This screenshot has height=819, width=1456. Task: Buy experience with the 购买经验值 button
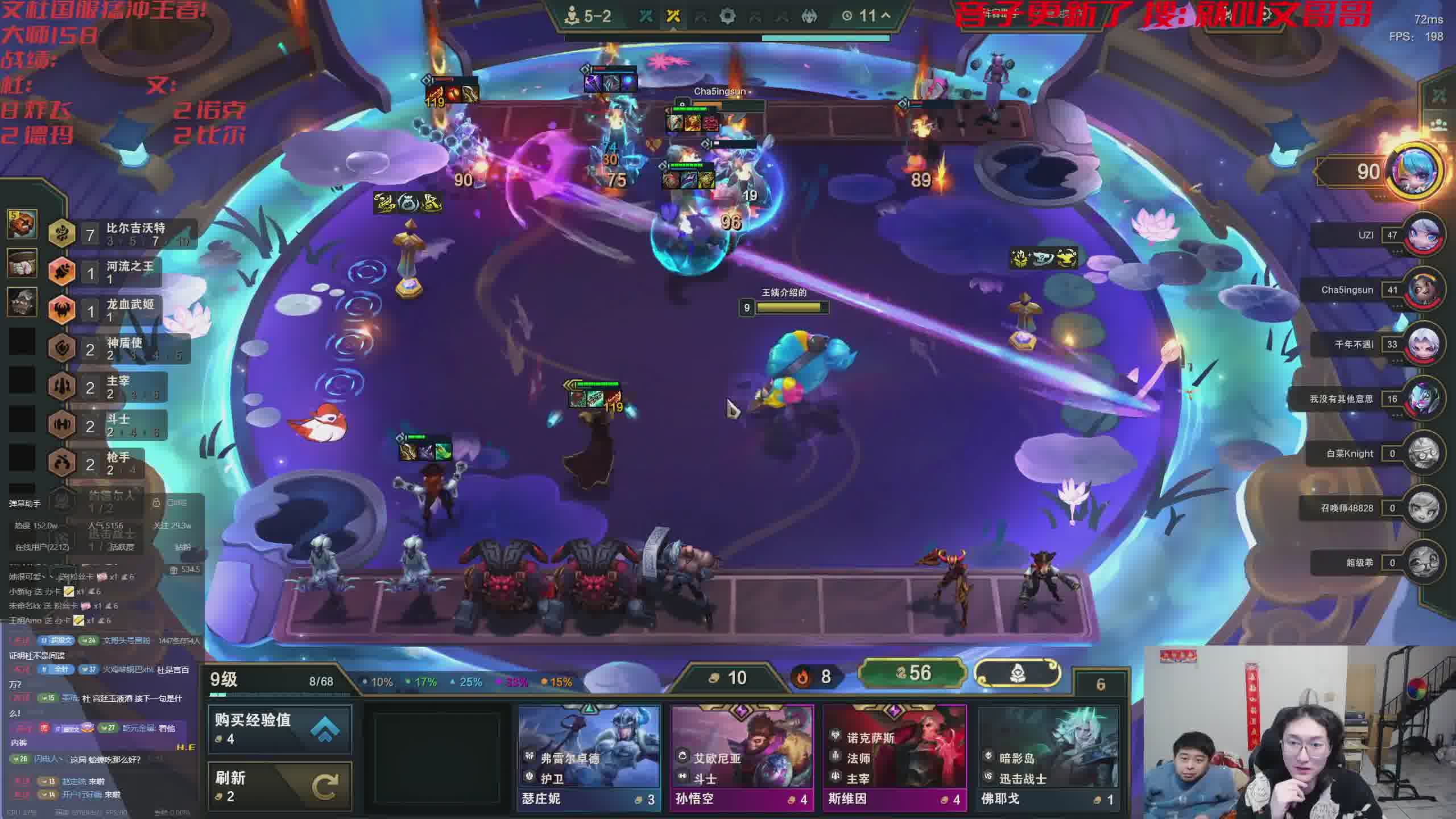point(280,729)
